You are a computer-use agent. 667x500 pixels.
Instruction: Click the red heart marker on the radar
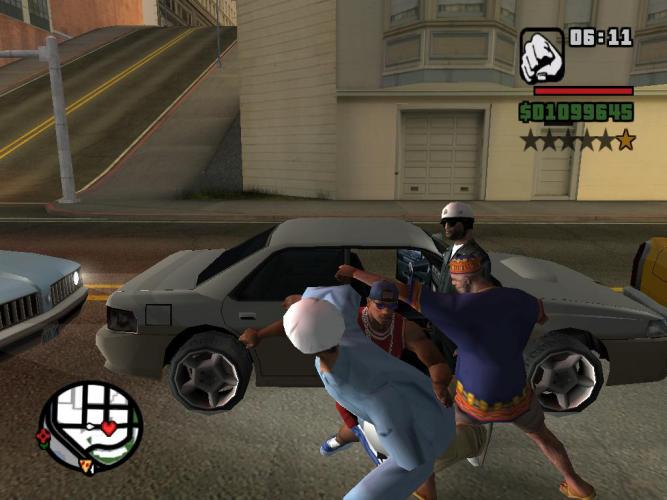point(108,428)
